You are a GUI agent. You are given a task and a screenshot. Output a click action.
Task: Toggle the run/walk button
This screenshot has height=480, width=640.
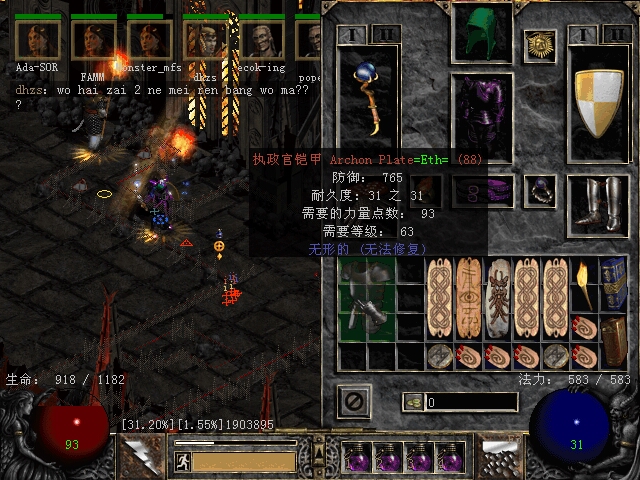click(x=182, y=461)
